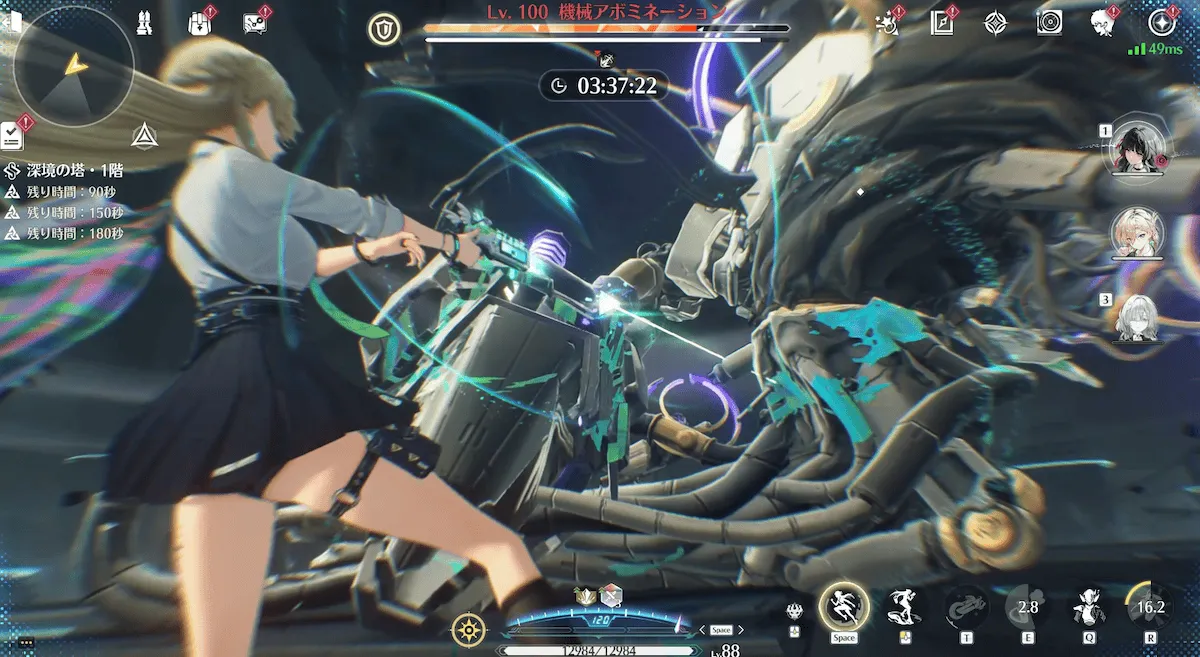Open the circled star main menu icon
The width and height of the screenshot is (1200, 657).
[1162, 22]
